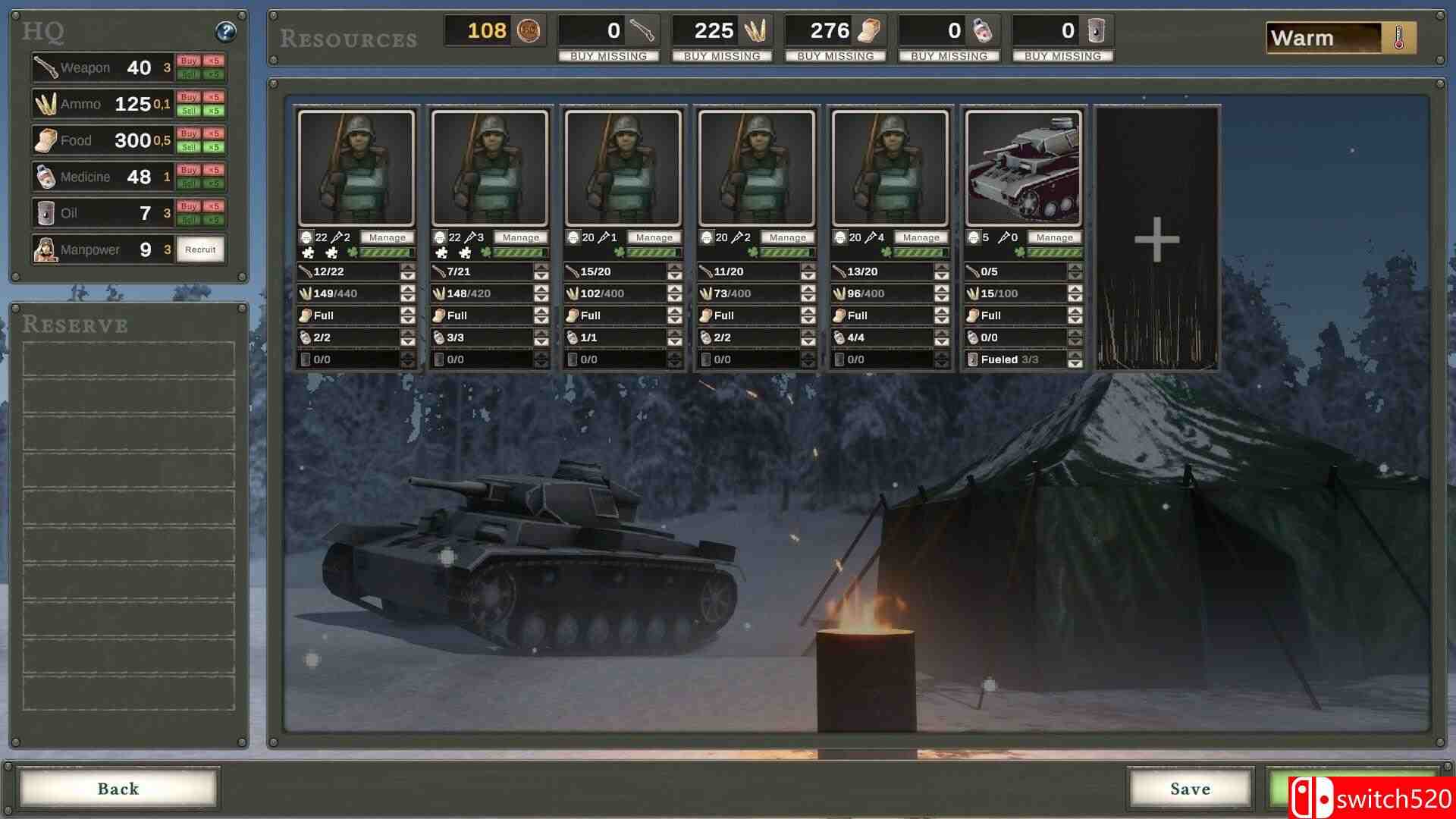
Task: Click the green morale bar on first squad
Action: (x=385, y=253)
